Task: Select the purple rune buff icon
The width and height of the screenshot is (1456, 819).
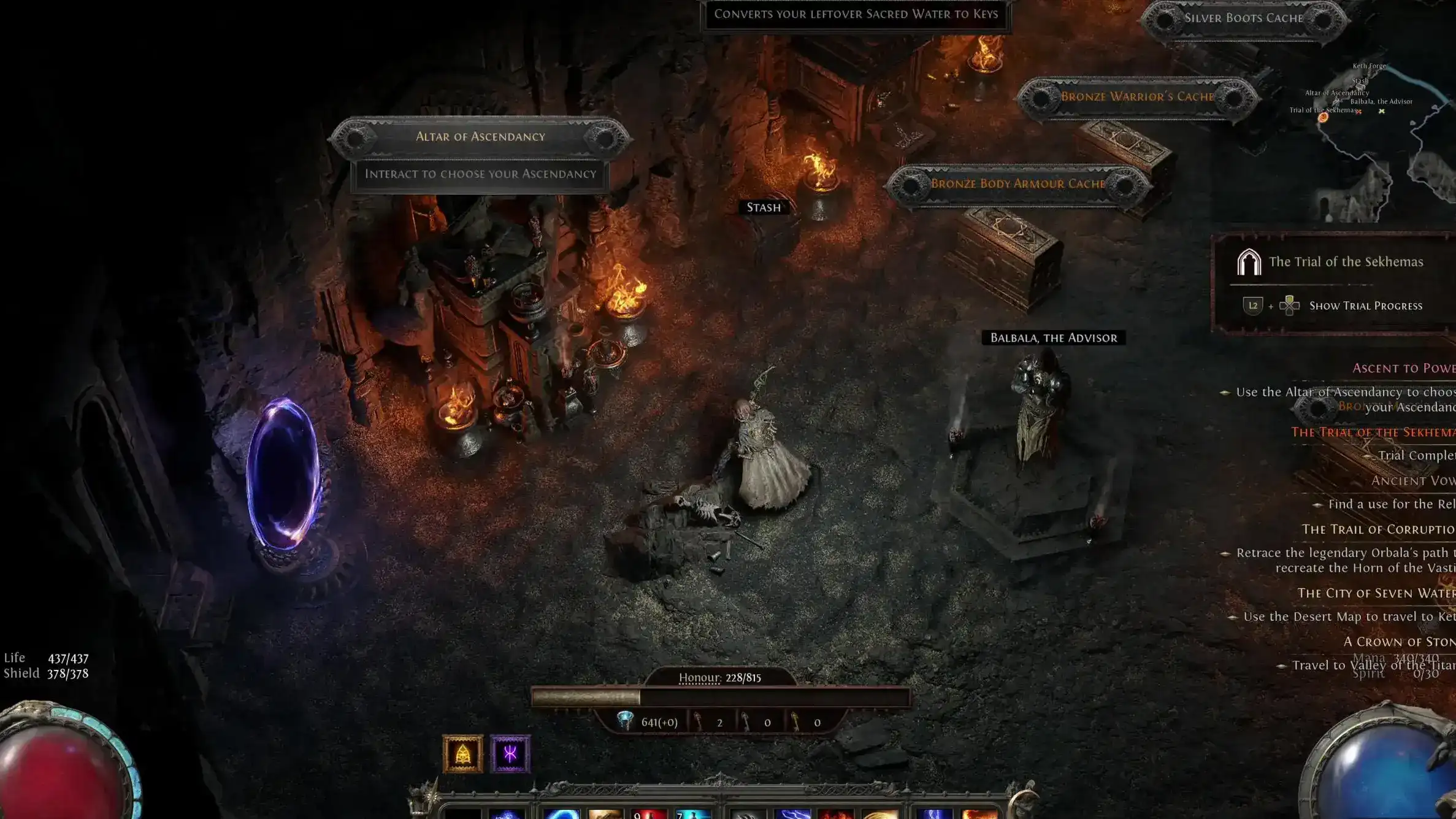Action: [x=510, y=753]
